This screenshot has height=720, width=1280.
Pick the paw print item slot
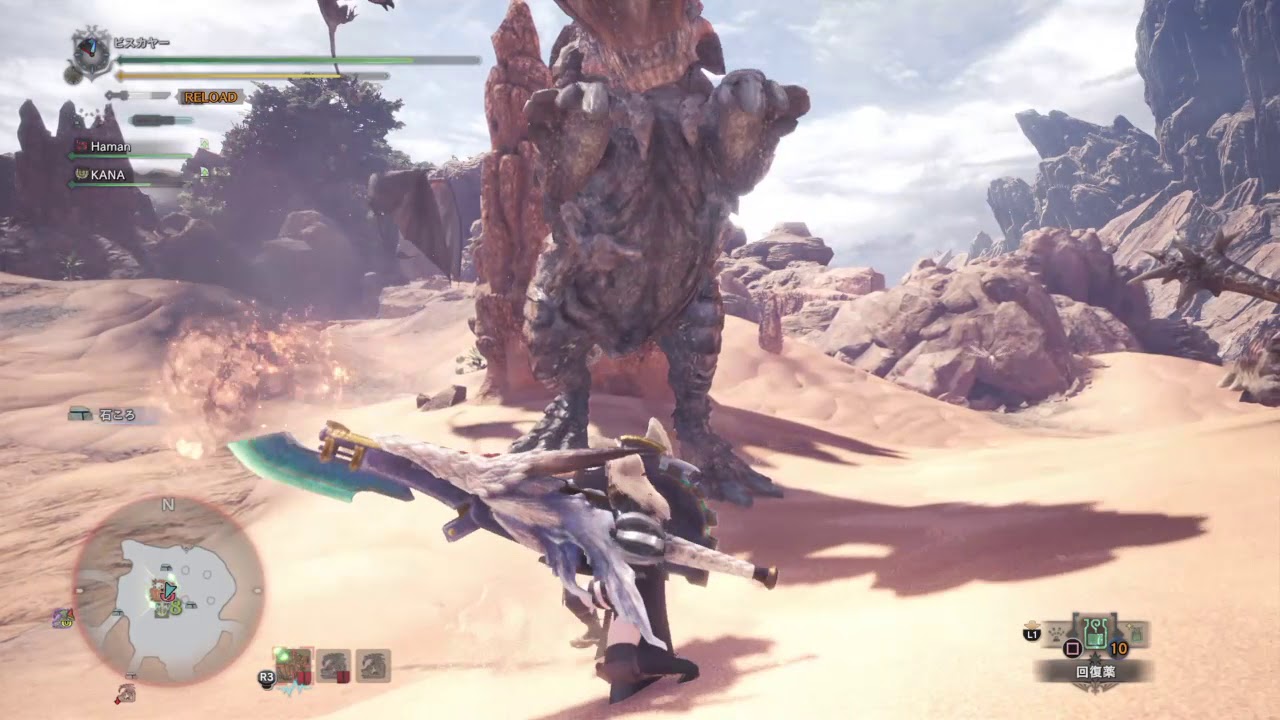[1058, 632]
